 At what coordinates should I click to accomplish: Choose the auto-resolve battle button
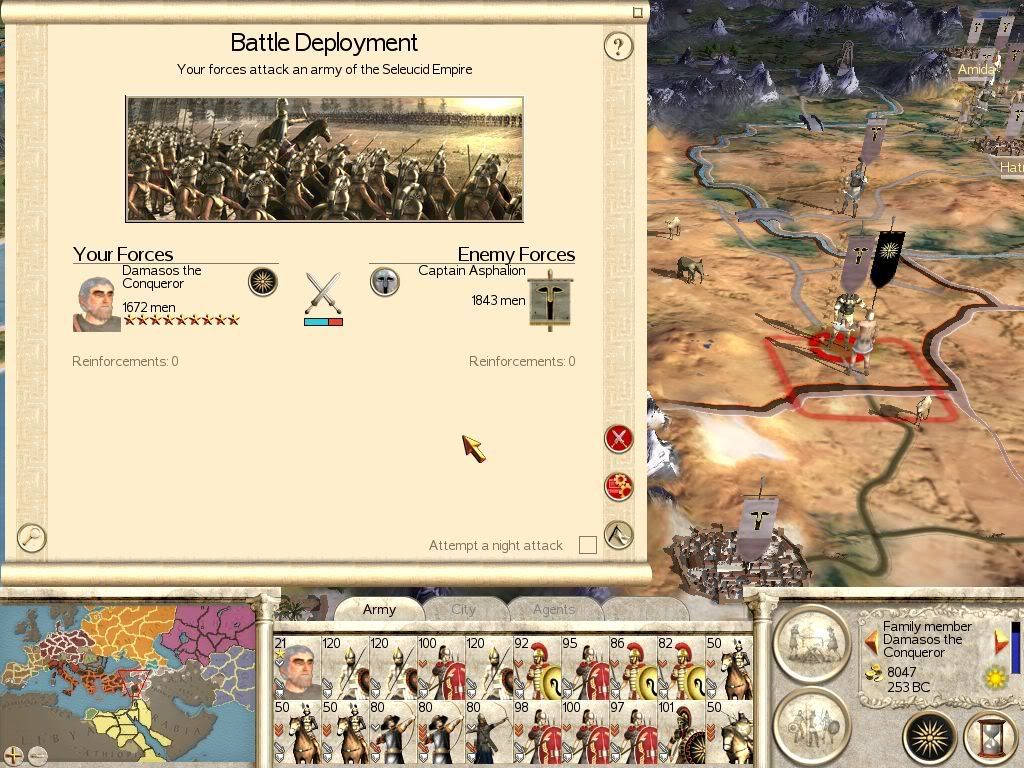click(619, 486)
